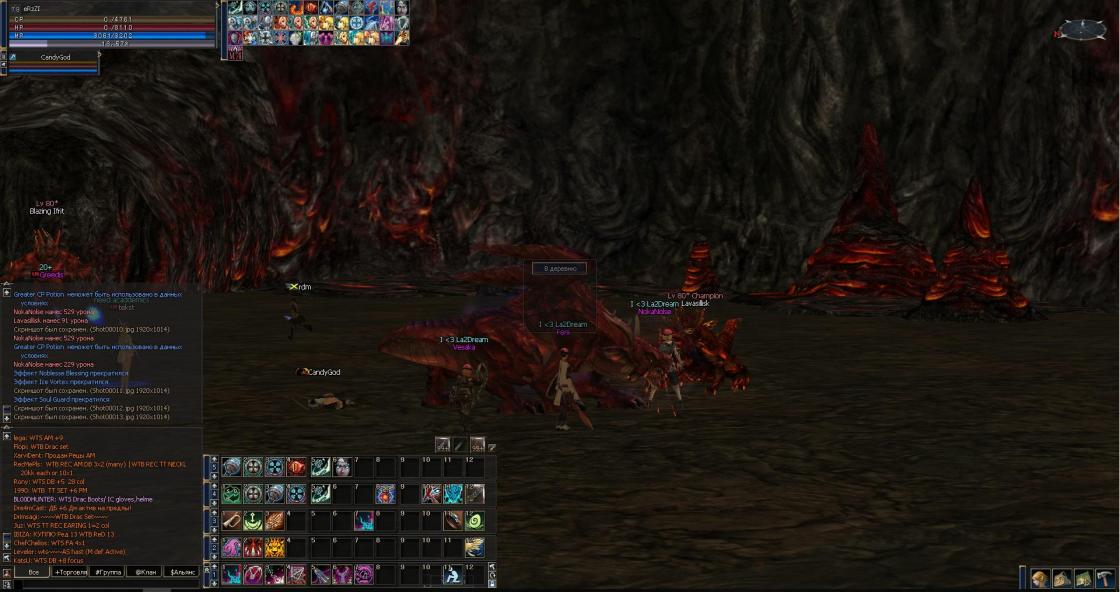Viewport: 1120px width, 592px height.
Task: Open the green map icon
Action: (1083, 579)
